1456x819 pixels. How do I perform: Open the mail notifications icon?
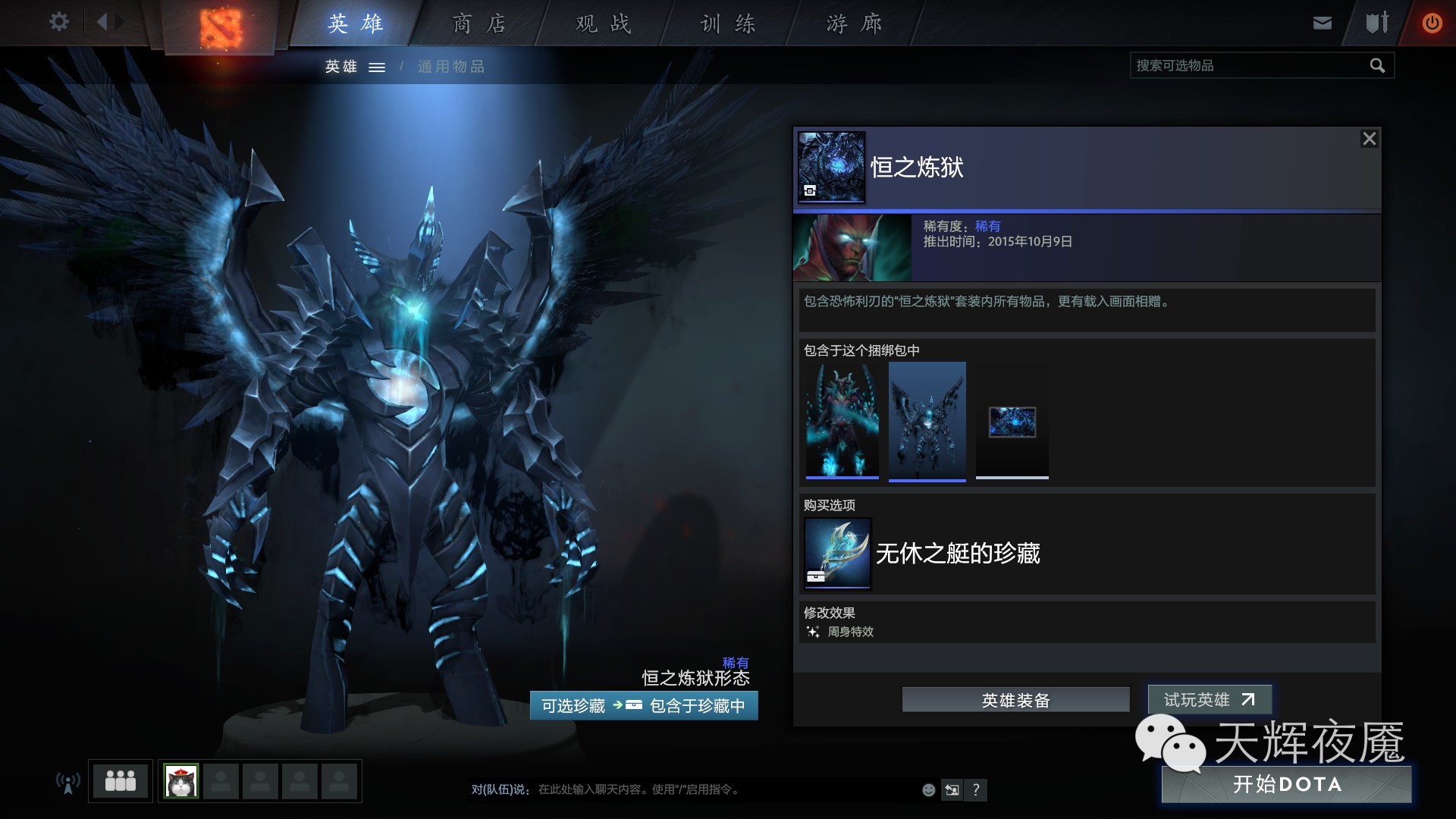1321,22
